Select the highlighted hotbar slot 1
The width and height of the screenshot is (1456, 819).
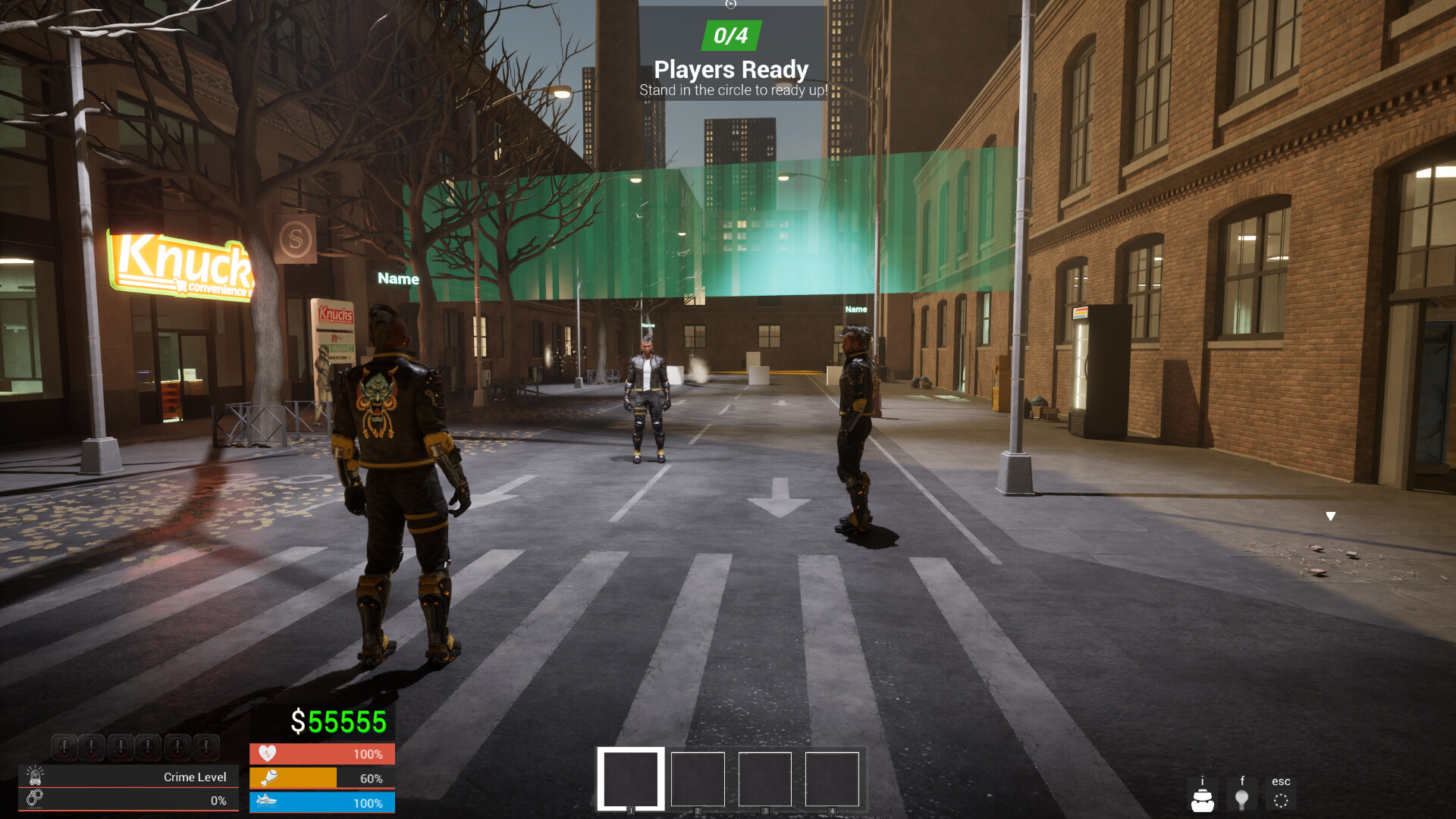pos(629,780)
